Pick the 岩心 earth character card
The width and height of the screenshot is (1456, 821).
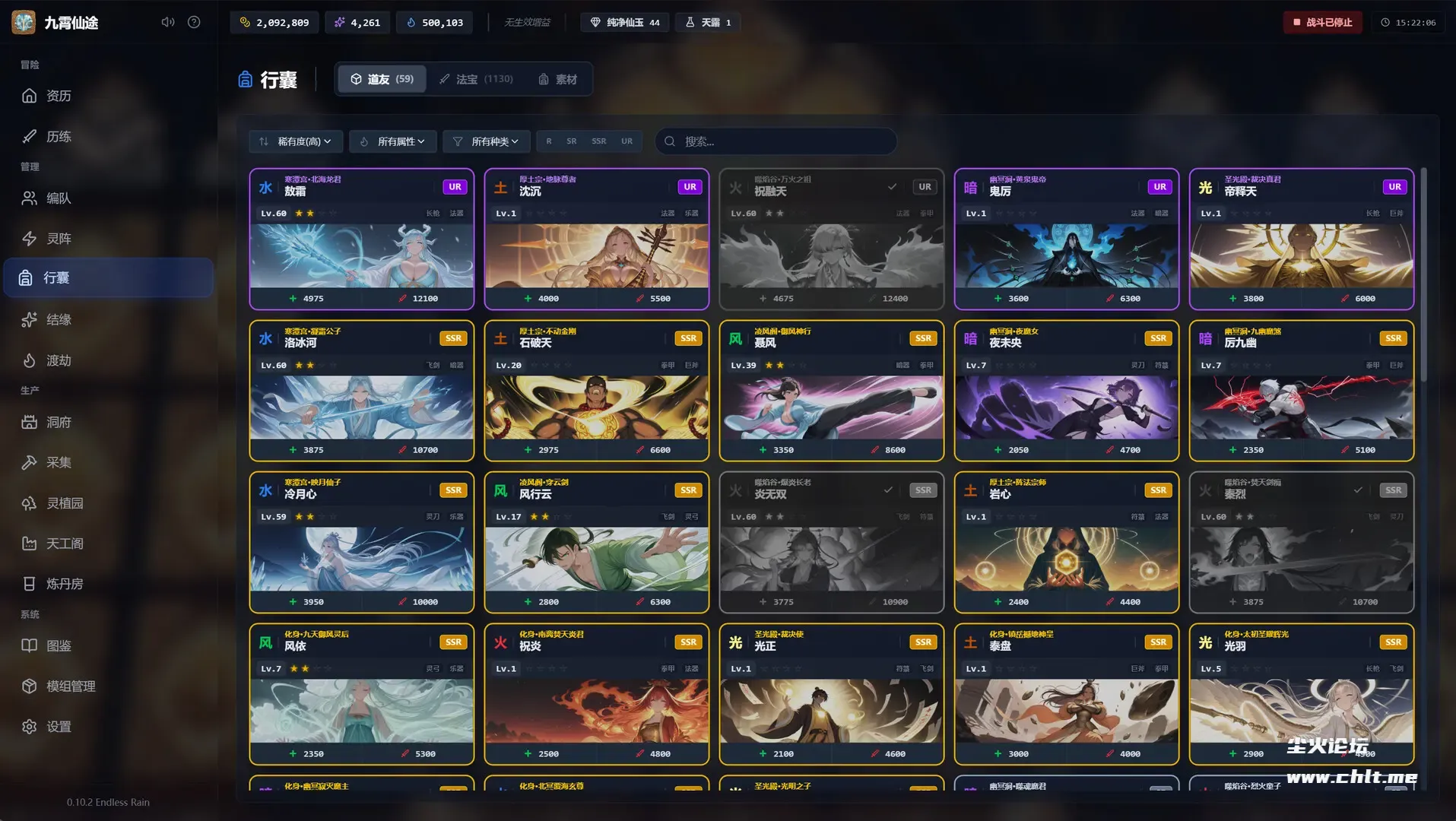pos(1066,542)
